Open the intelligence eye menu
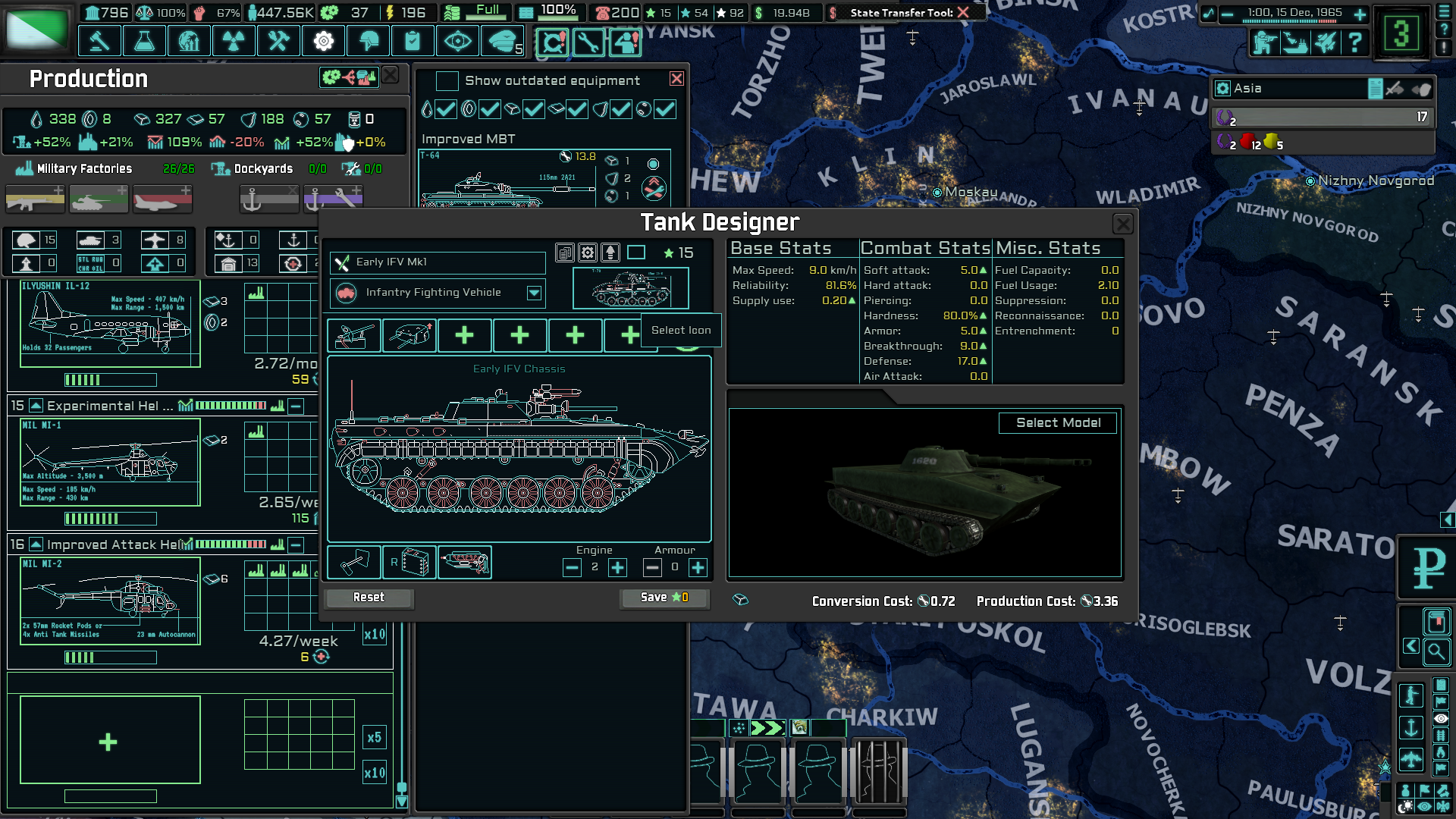1456x819 pixels. [x=459, y=40]
